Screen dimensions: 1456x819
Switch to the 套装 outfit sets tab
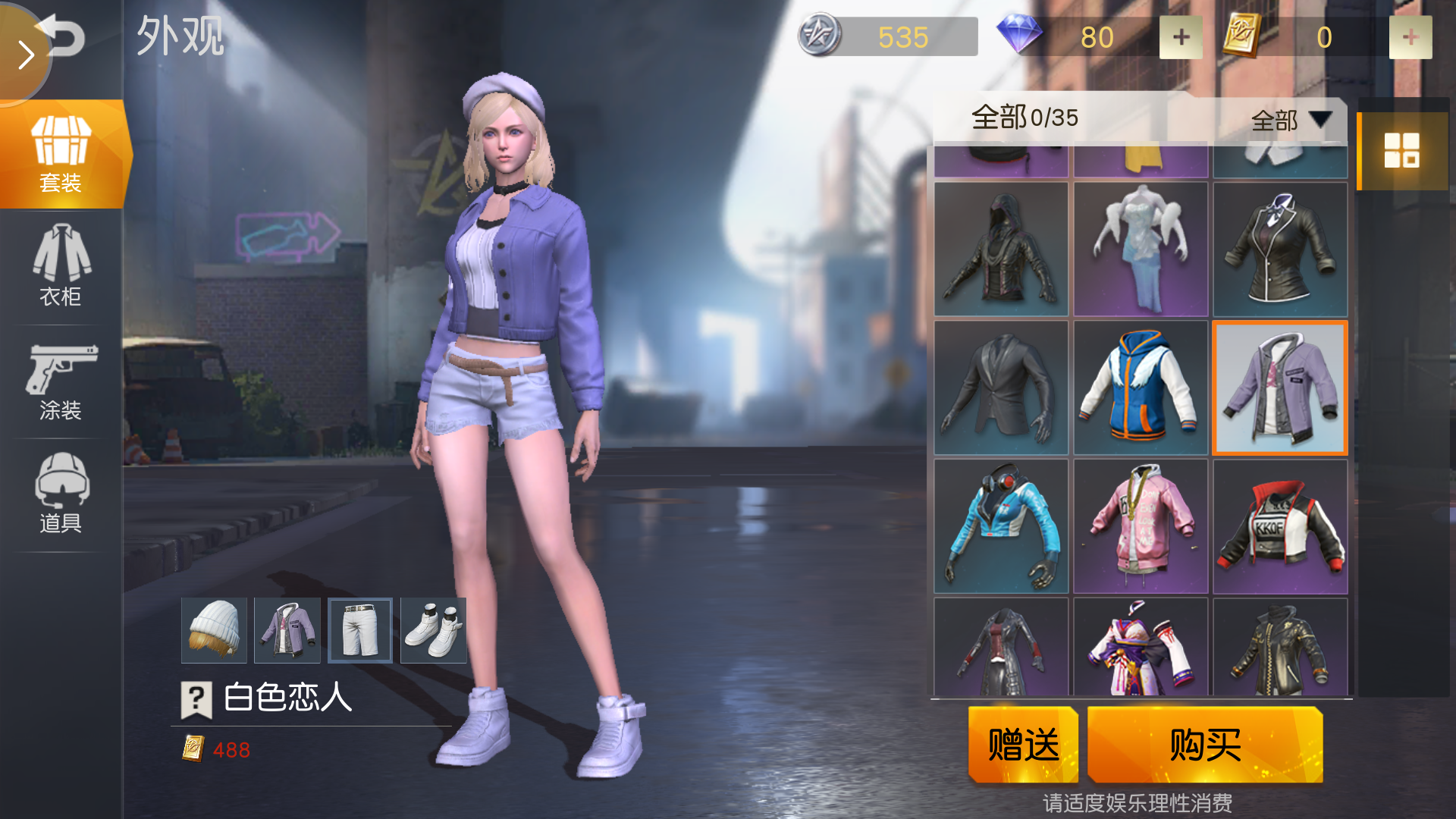click(61, 155)
